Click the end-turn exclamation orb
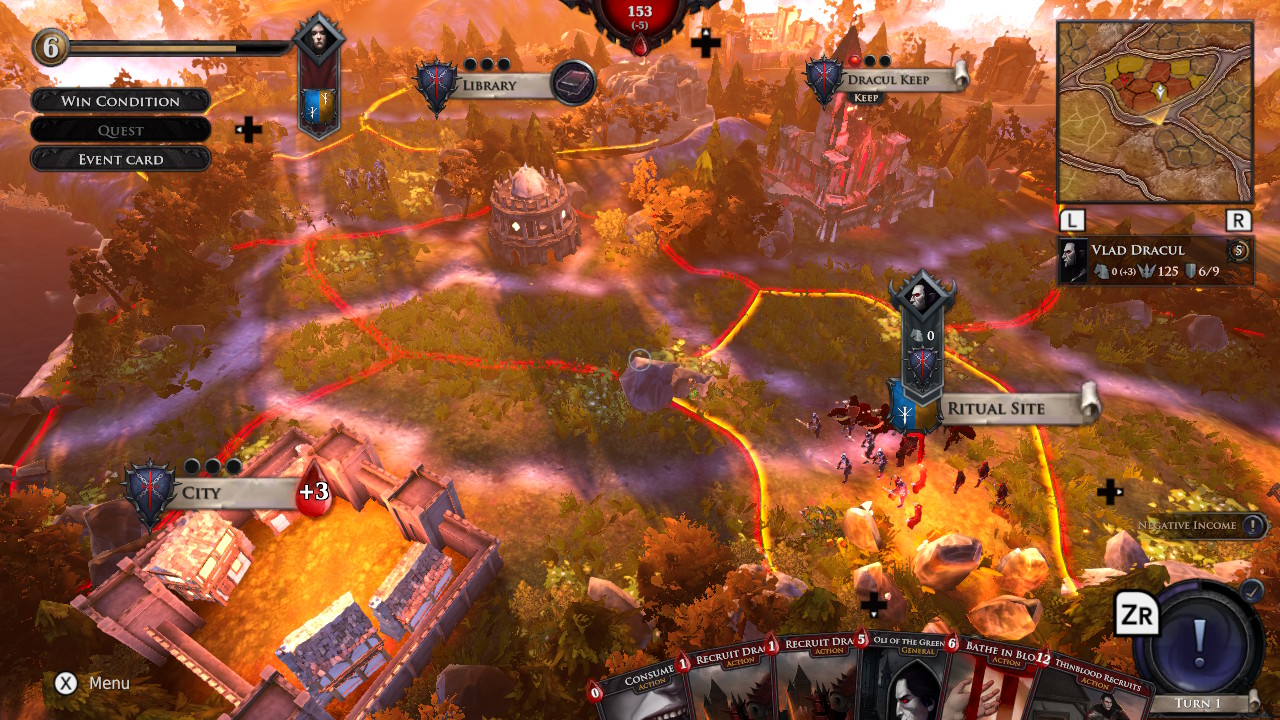This screenshot has height=720, width=1280. click(1200, 636)
